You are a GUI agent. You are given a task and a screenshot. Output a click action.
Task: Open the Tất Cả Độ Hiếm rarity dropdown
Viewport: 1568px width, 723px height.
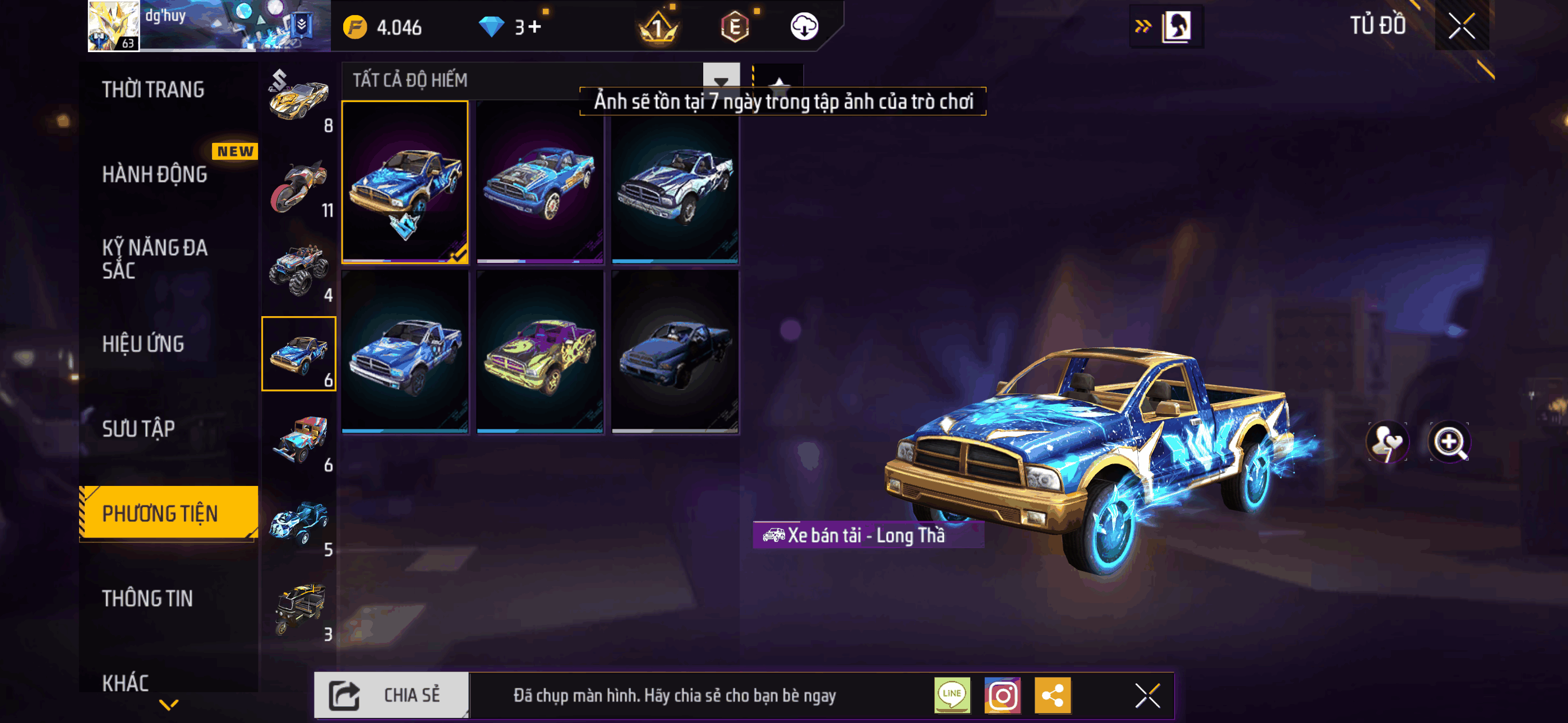point(721,80)
